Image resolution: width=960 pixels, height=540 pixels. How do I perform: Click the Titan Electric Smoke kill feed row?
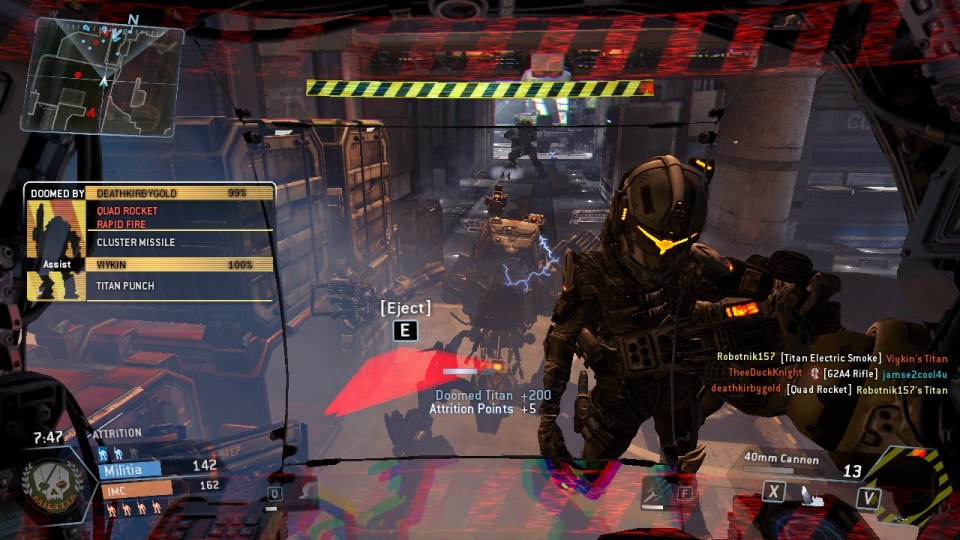831,357
